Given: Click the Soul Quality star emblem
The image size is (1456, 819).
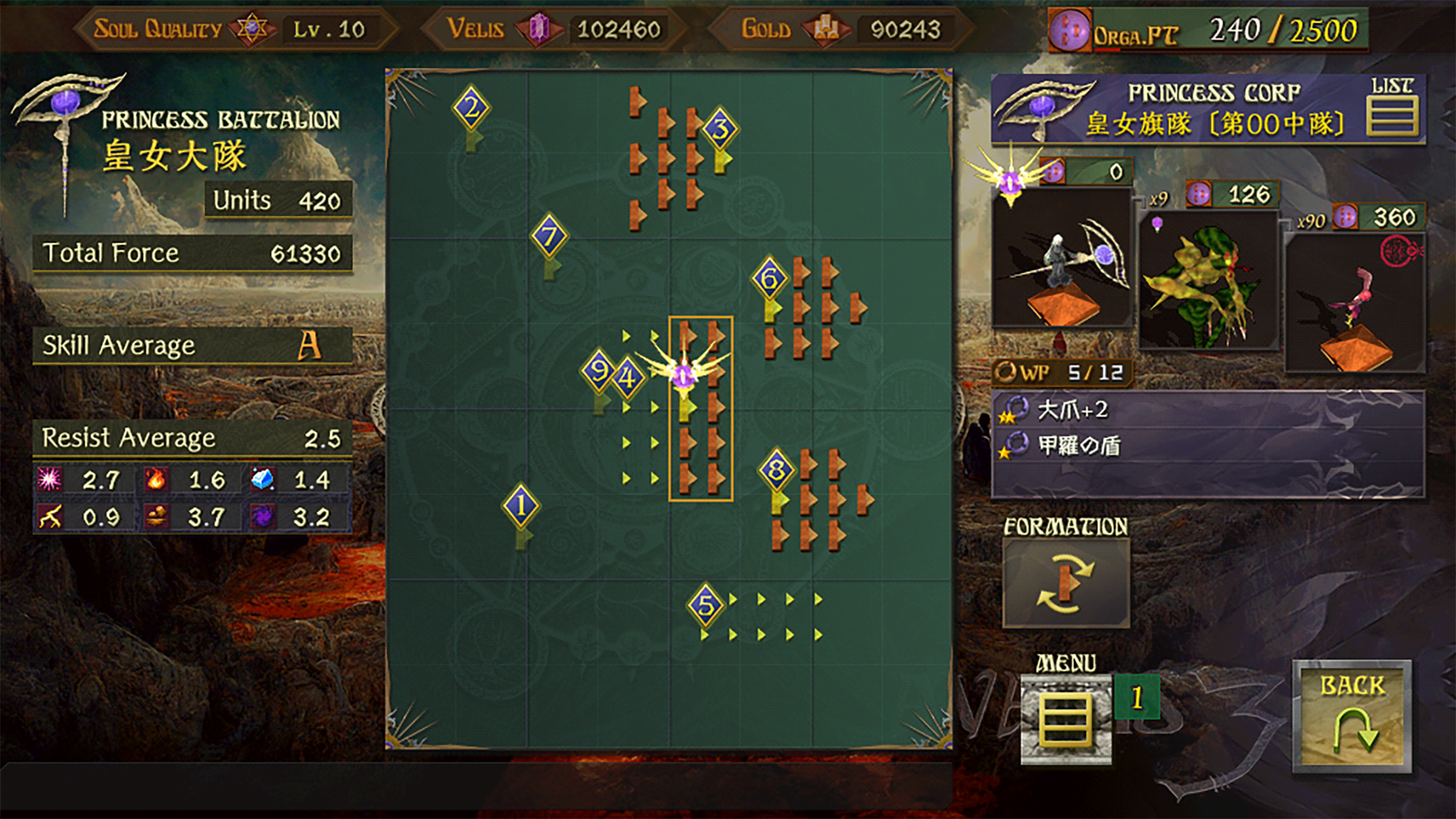Looking at the screenshot, I should pos(252,27).
